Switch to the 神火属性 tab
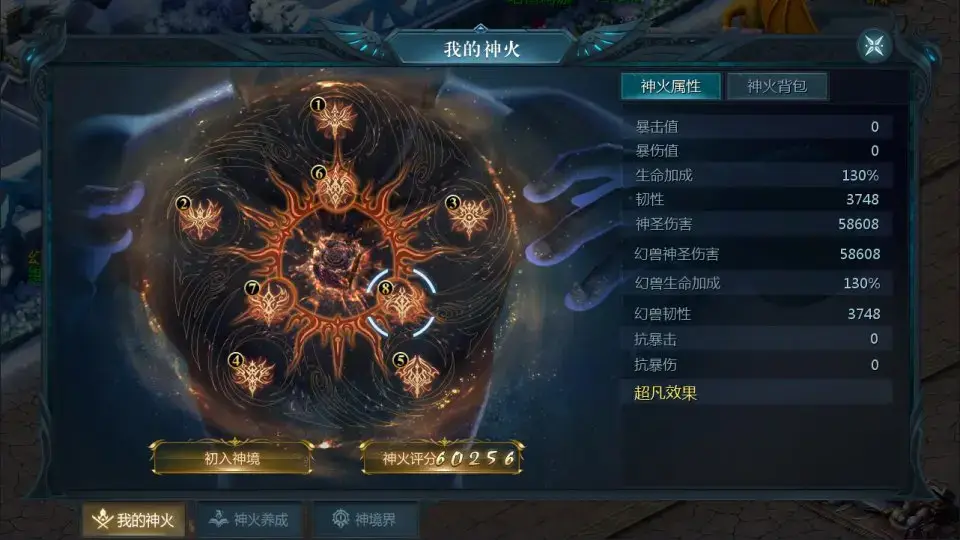Image resolution: width=960 pixels, height=540 pixels. (x=670, y=86)
